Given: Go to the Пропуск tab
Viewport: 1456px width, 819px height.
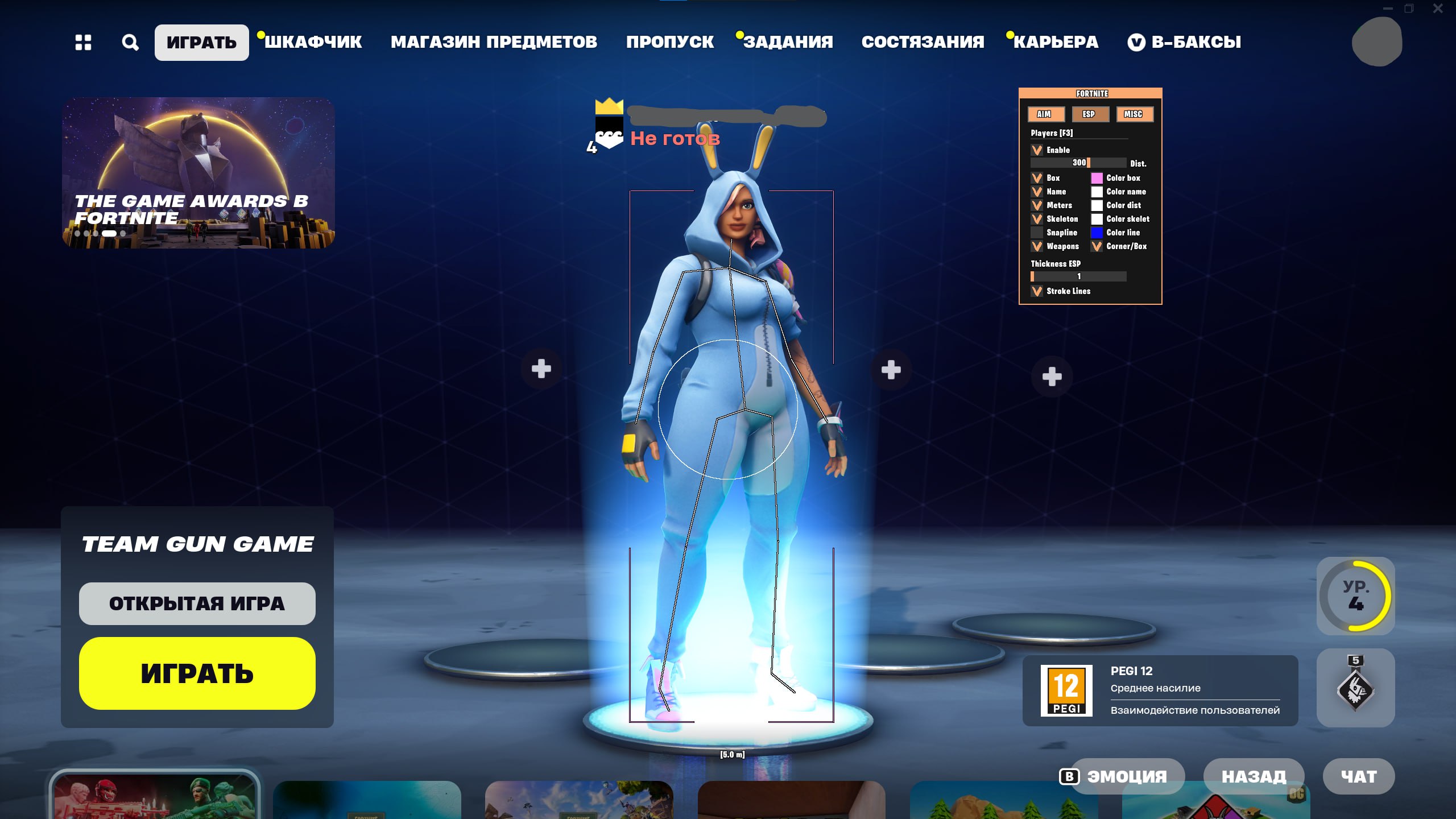Looking at the screenshot, I should click(x=669, y=42).
